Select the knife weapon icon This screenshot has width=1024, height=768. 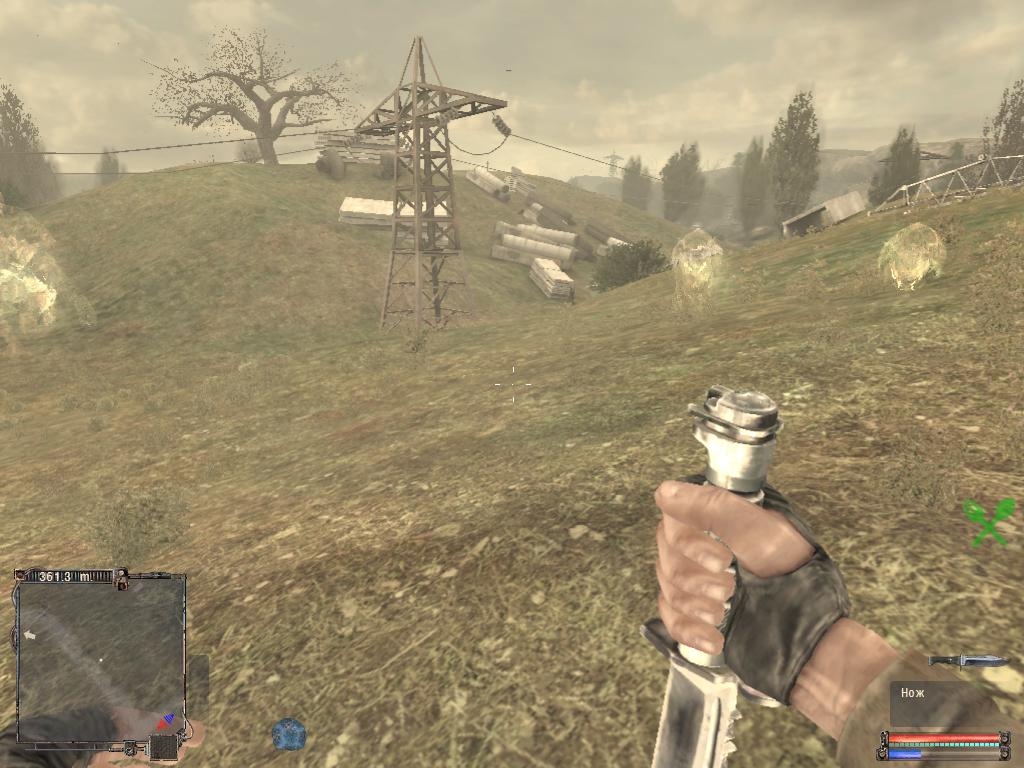coord(967,661)
